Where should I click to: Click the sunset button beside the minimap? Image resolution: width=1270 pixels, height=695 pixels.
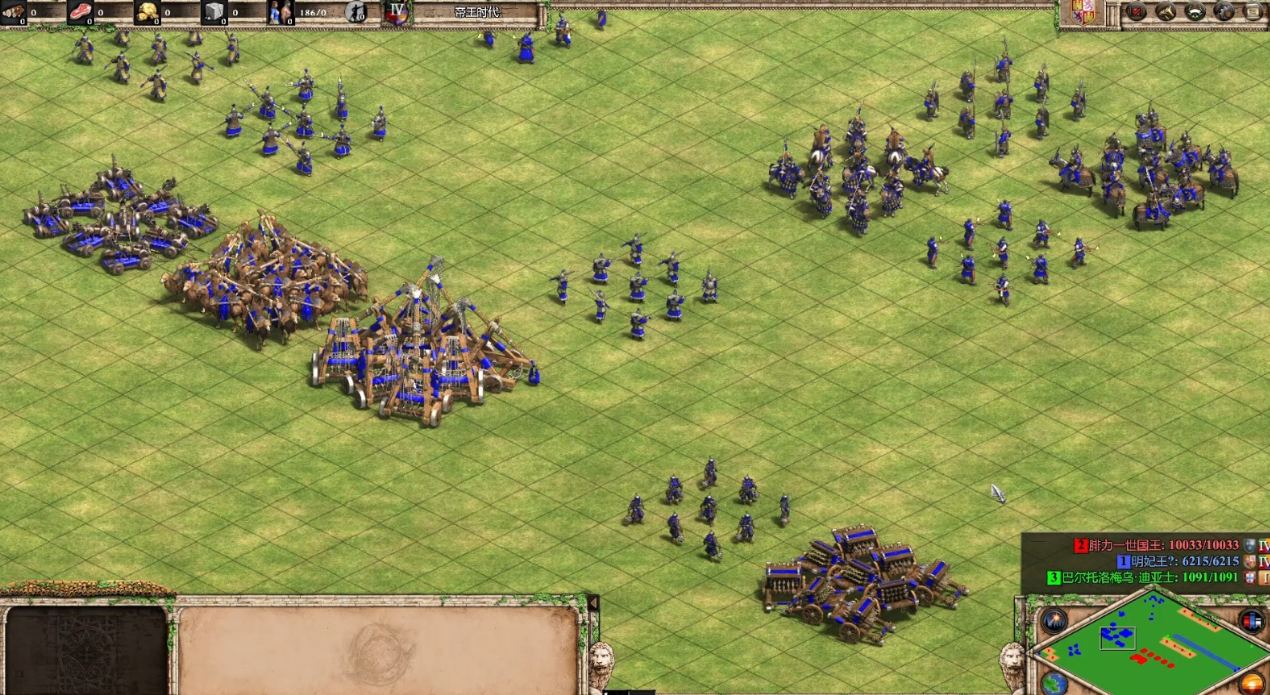[1254, 683]
